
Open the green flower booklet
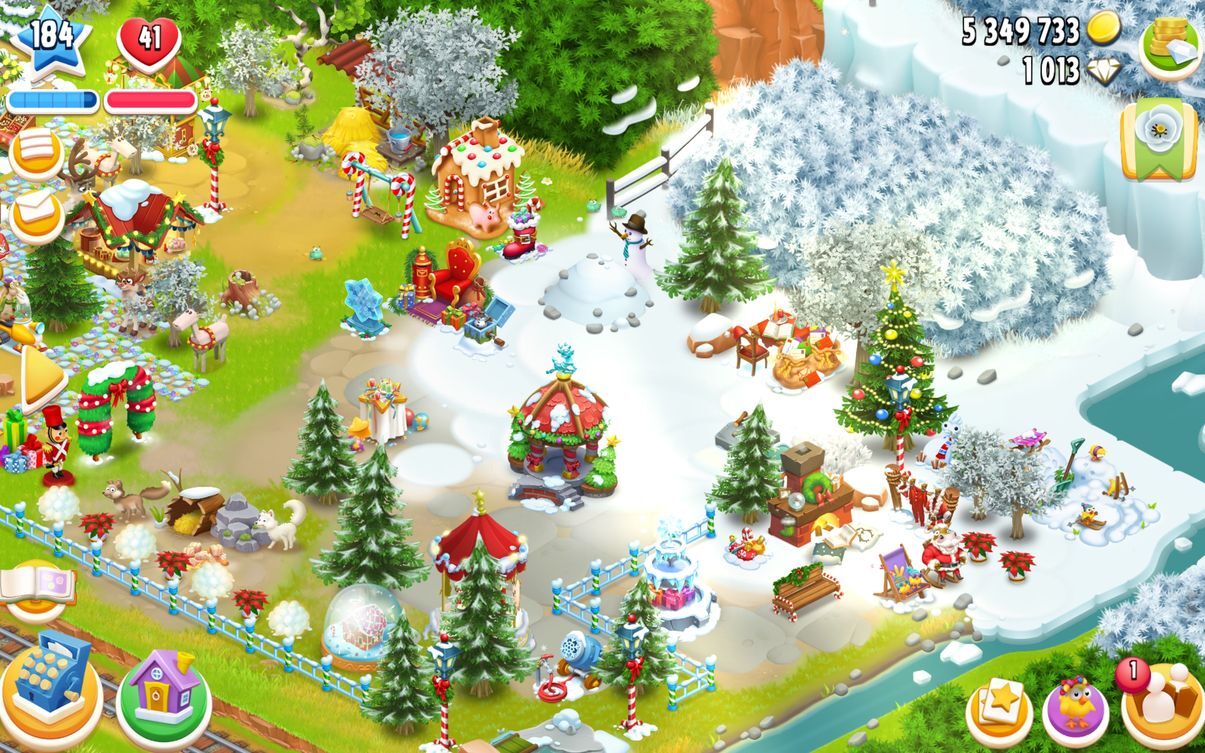tap(1158, 139)
